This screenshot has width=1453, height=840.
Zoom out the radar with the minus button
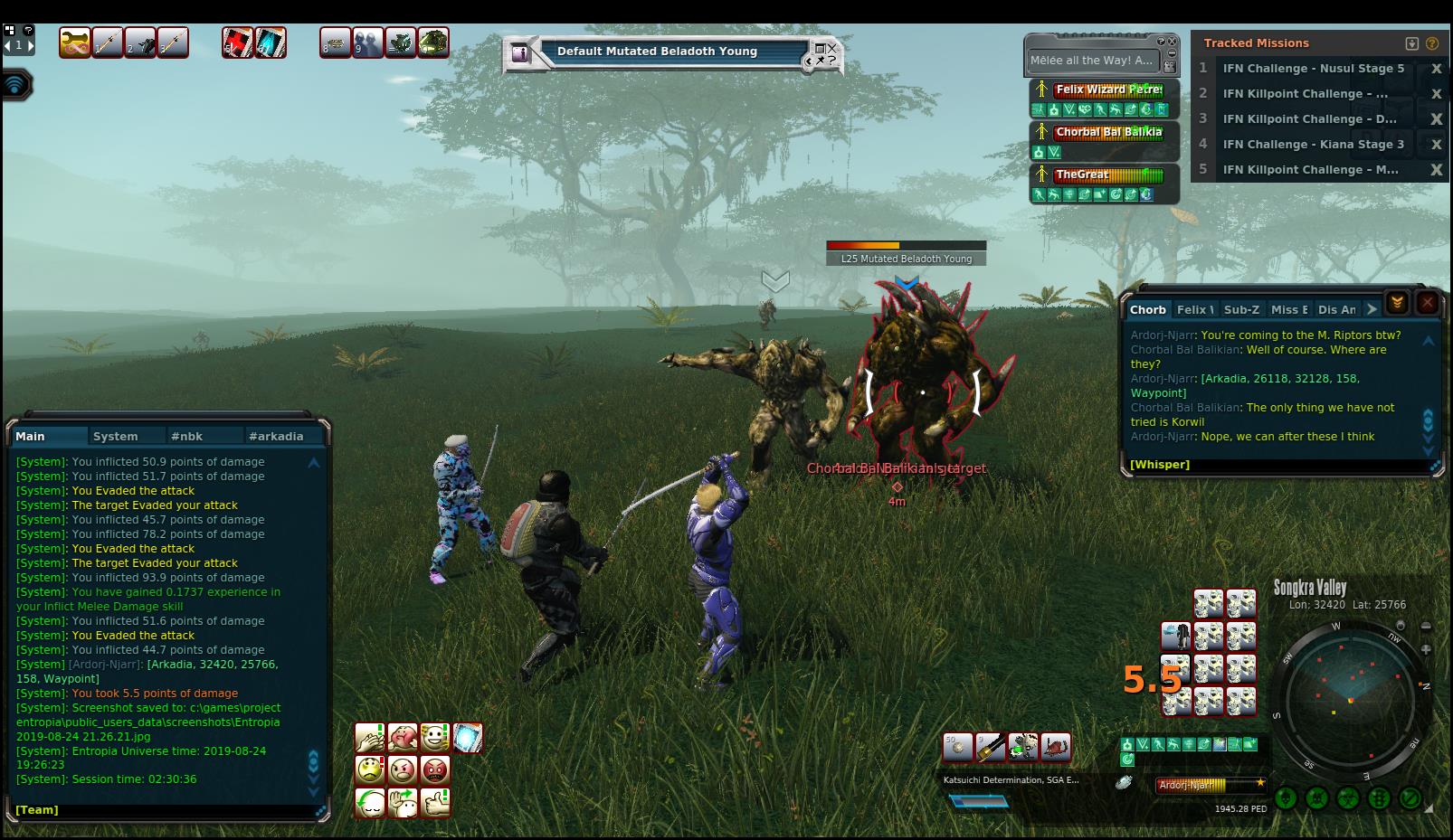pyautogui.click(x=1427, y=626)
